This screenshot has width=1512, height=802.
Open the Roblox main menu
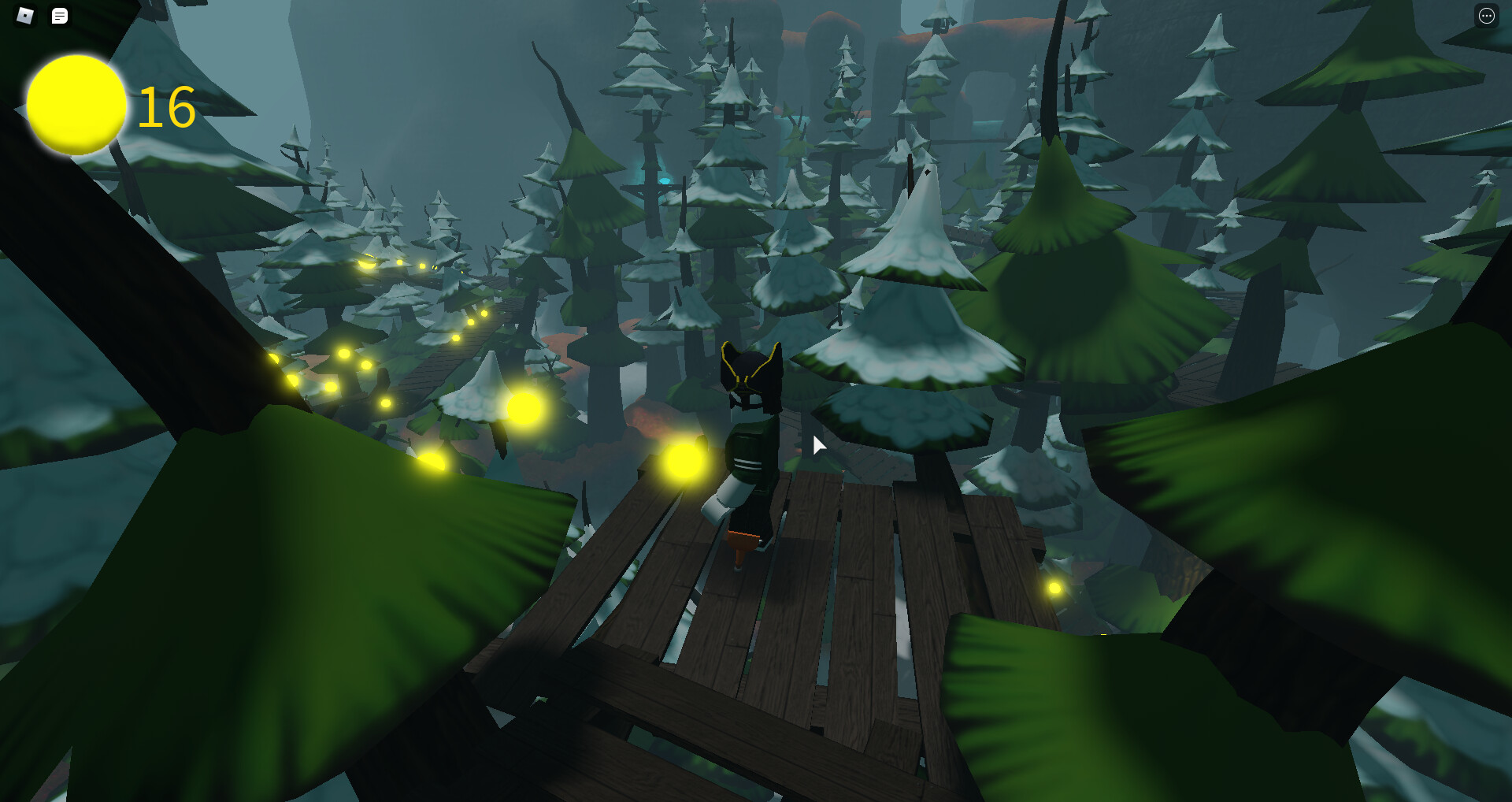pyautogui.click(x=25, y=16)
